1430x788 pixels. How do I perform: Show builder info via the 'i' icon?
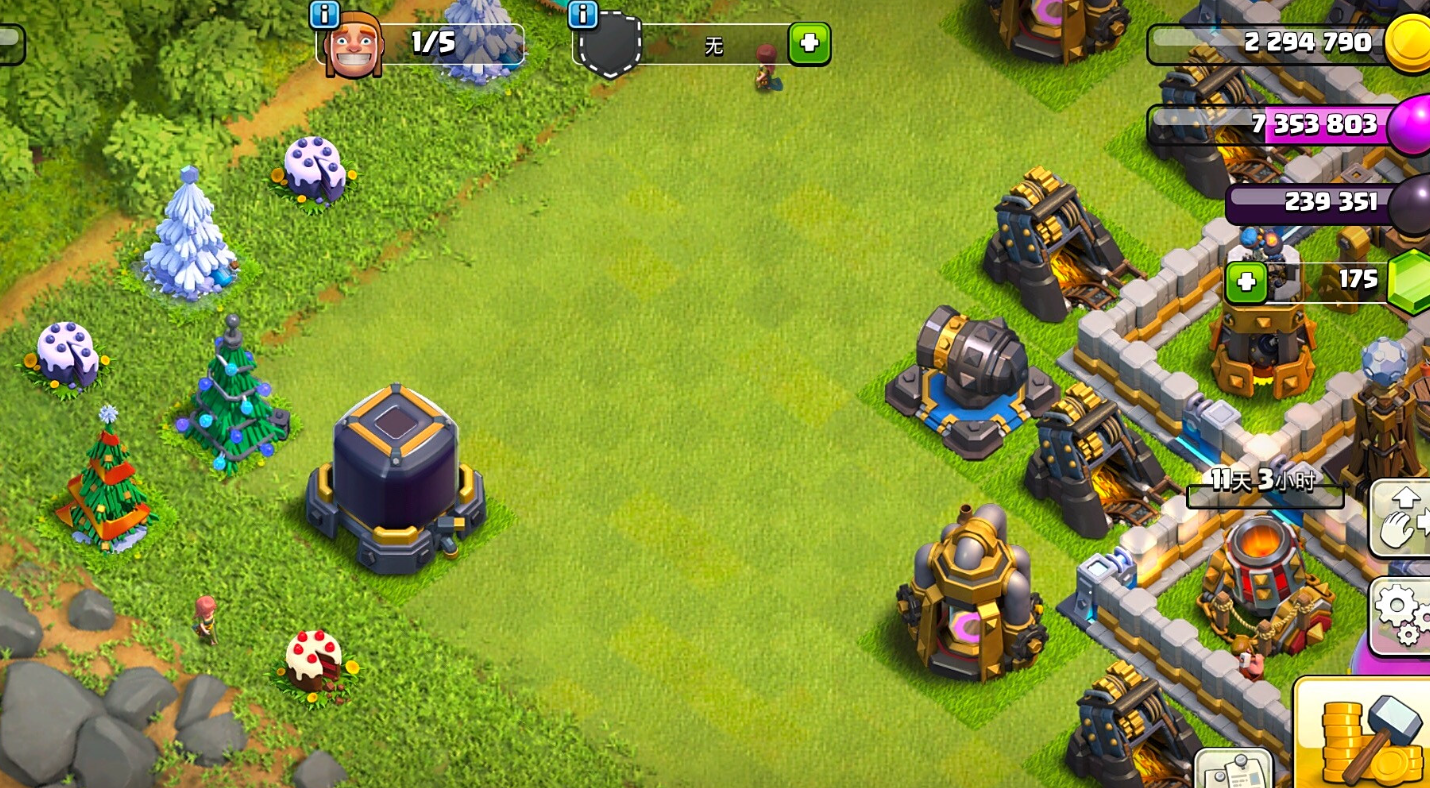(324, 14)
